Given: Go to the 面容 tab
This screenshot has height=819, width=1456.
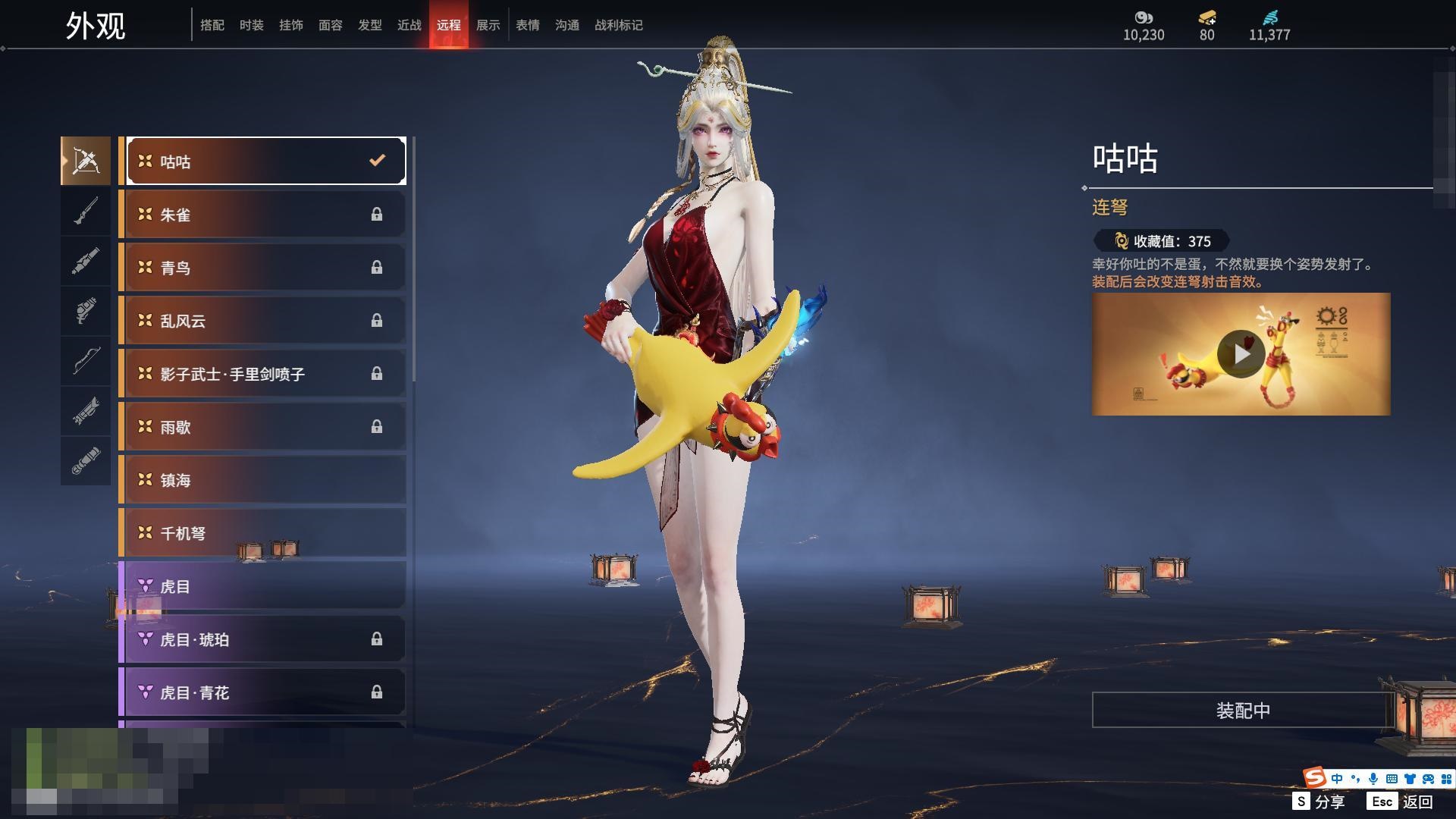Looking at the screenshot, I should coord(330,25).
